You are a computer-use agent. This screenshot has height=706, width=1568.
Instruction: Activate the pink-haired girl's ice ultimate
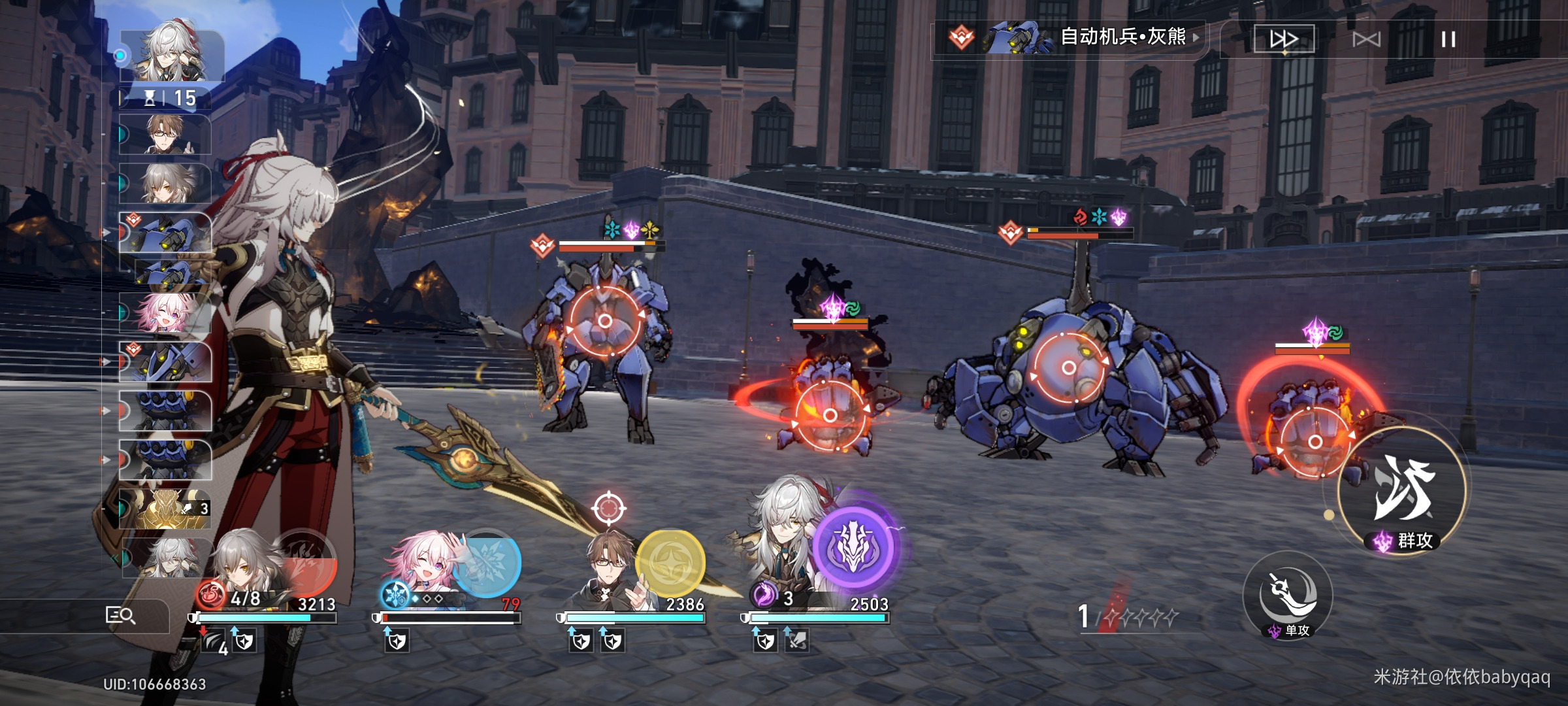coord(487,562)
